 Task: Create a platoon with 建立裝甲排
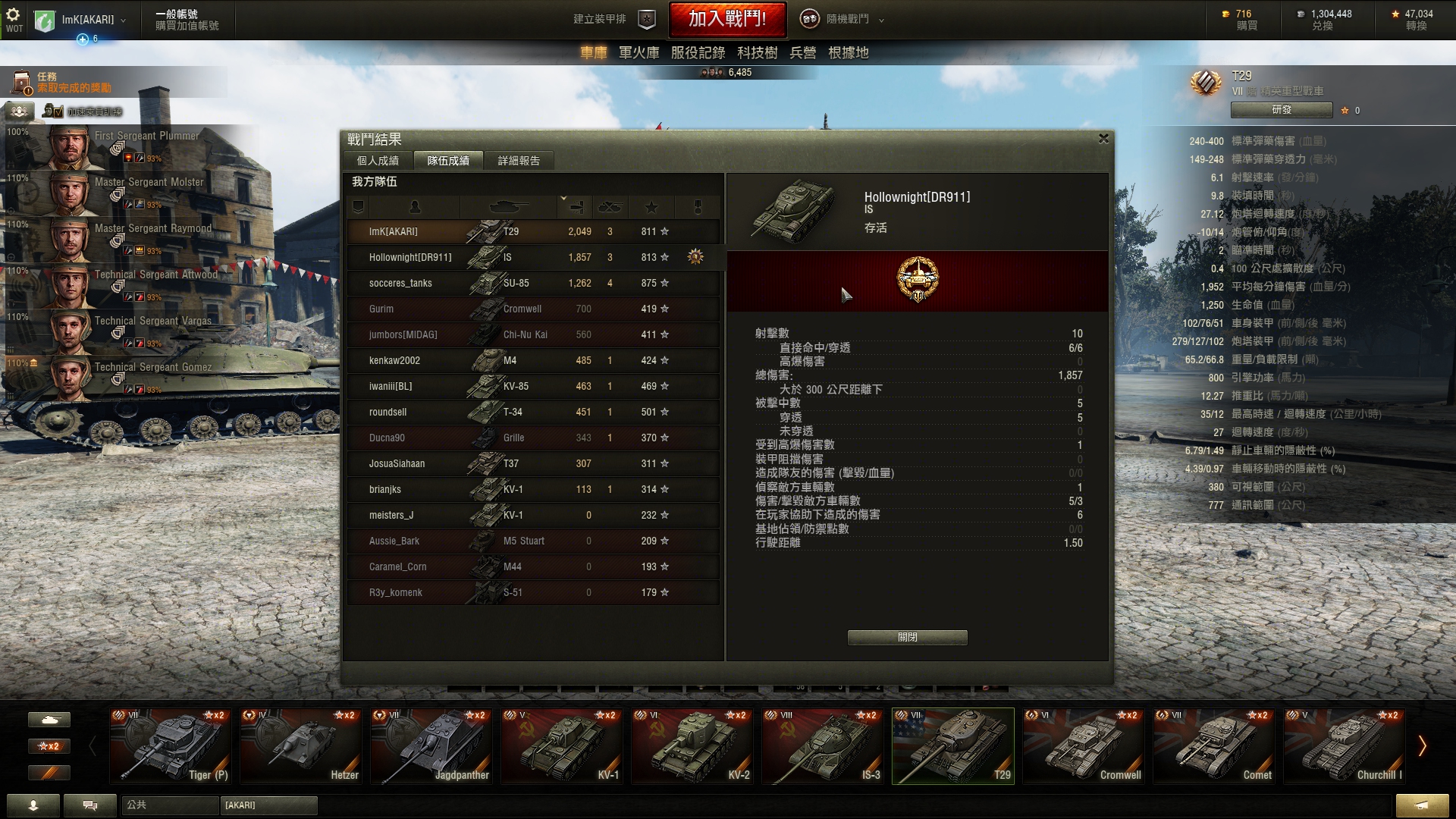pyautogui.click(x=614, y=20)
